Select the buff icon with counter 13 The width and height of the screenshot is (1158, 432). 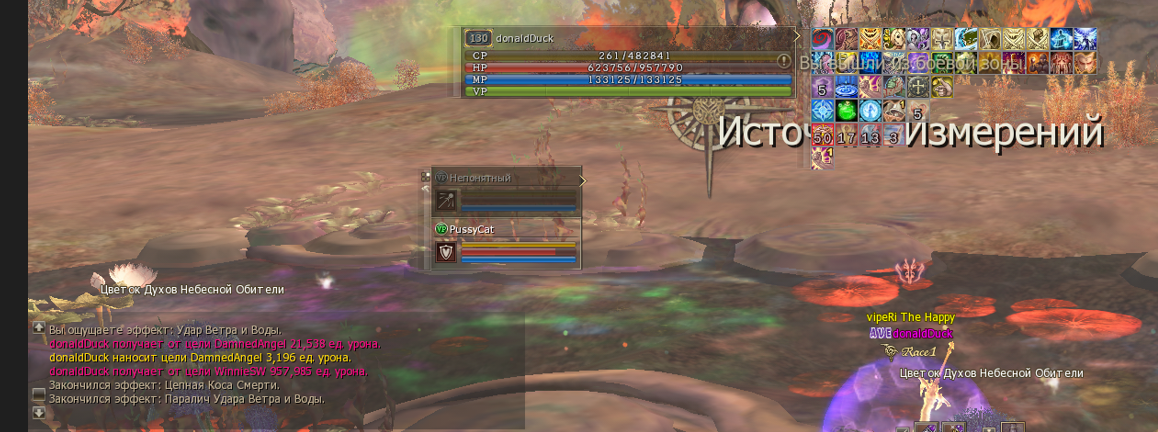click(x=870, y=134)
